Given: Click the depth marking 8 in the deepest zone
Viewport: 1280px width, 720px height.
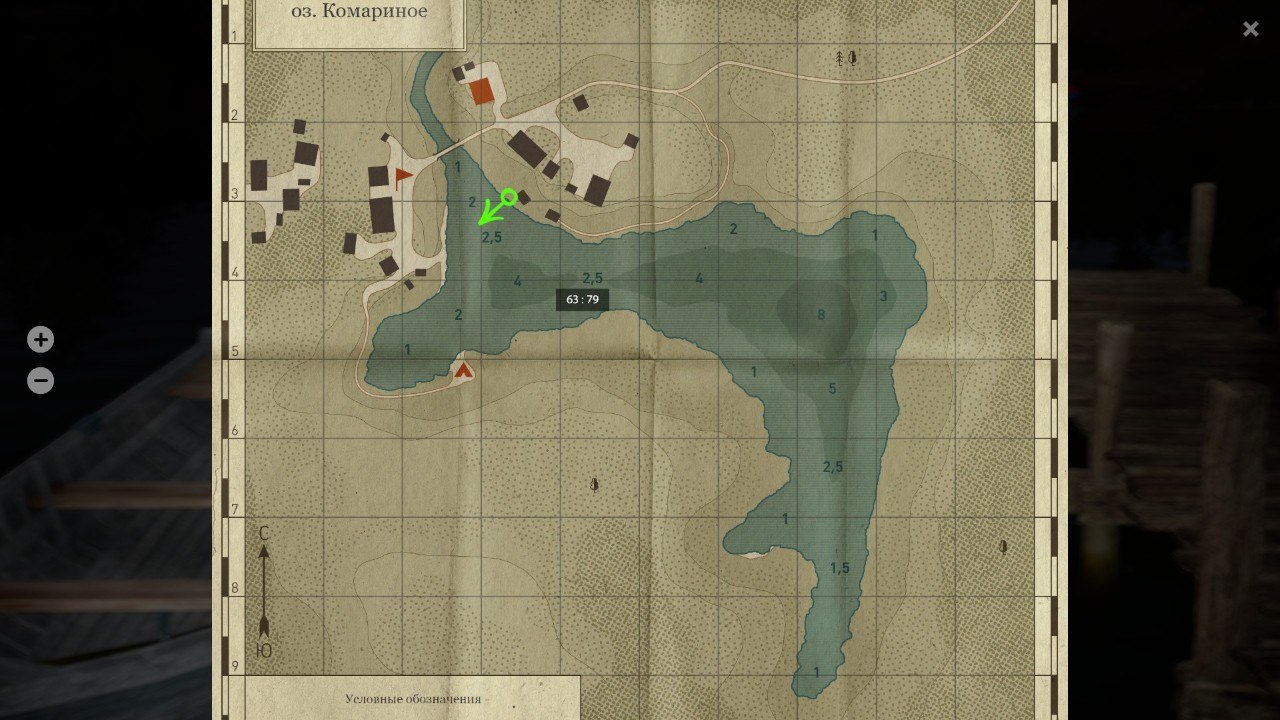Looking at the screenshot, I should (821, 313).
